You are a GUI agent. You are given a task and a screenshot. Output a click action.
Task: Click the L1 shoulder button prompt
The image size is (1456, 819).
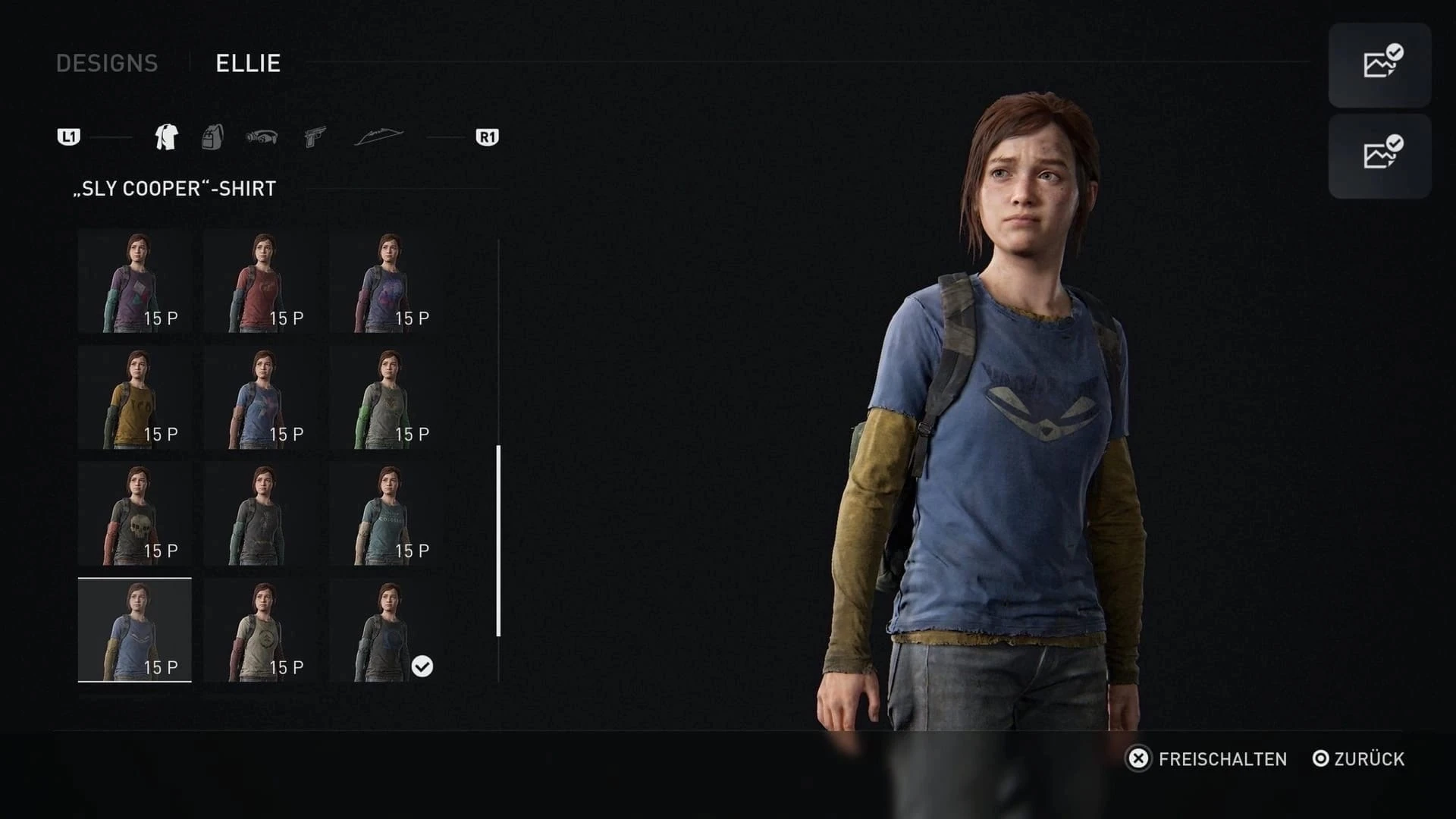point(69,136)
